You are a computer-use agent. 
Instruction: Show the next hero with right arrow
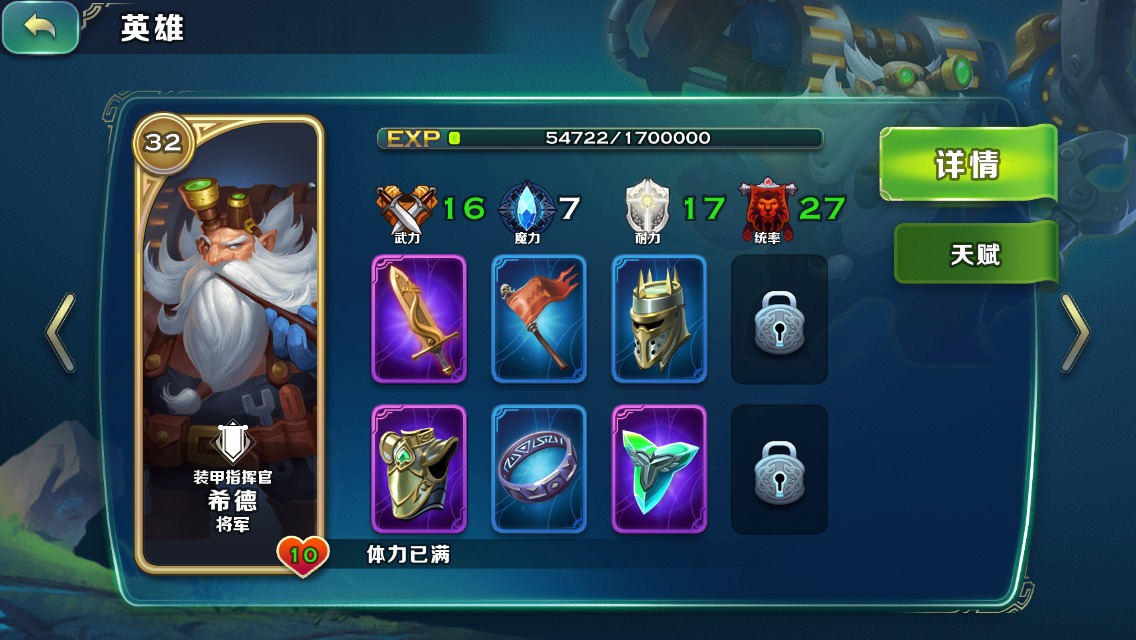[1075, 333]
